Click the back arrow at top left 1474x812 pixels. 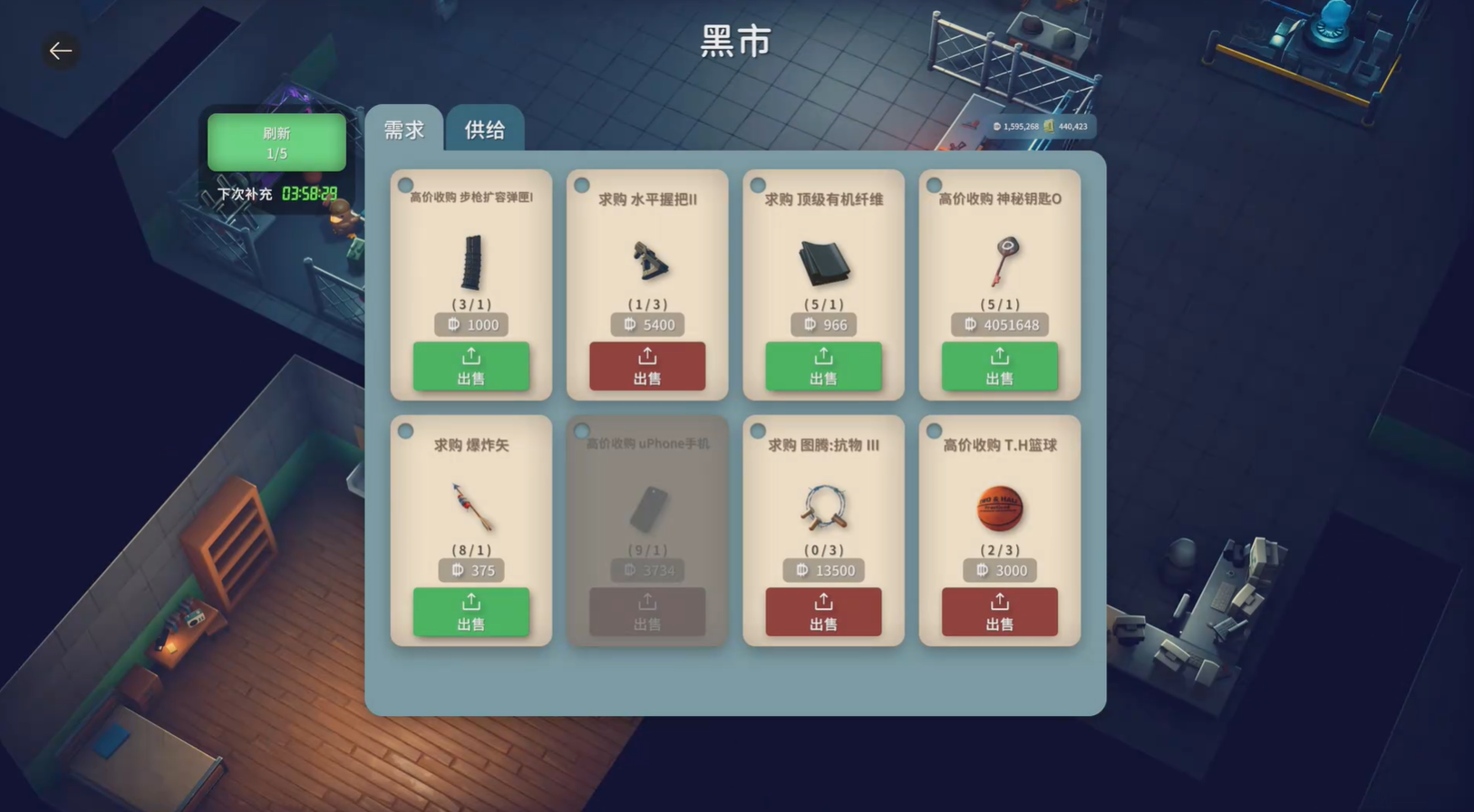click(x=61, y=51)
